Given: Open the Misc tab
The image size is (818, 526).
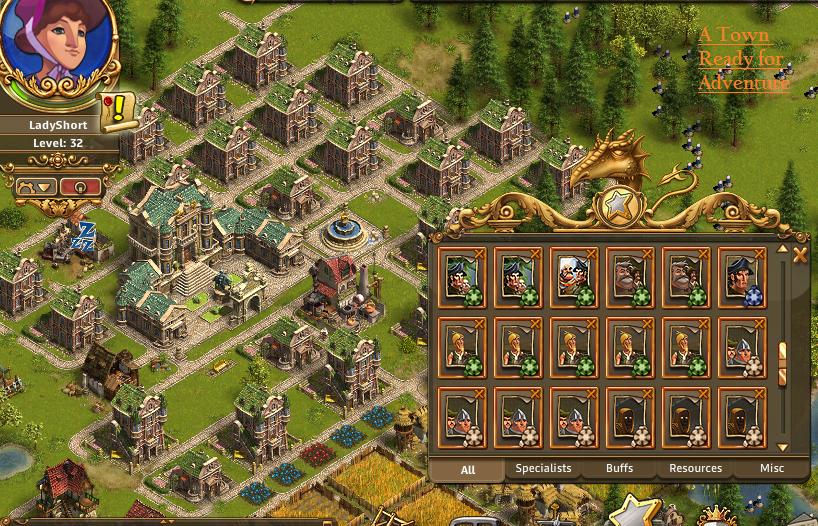Looking at the screenshot, I should point(771,468).
